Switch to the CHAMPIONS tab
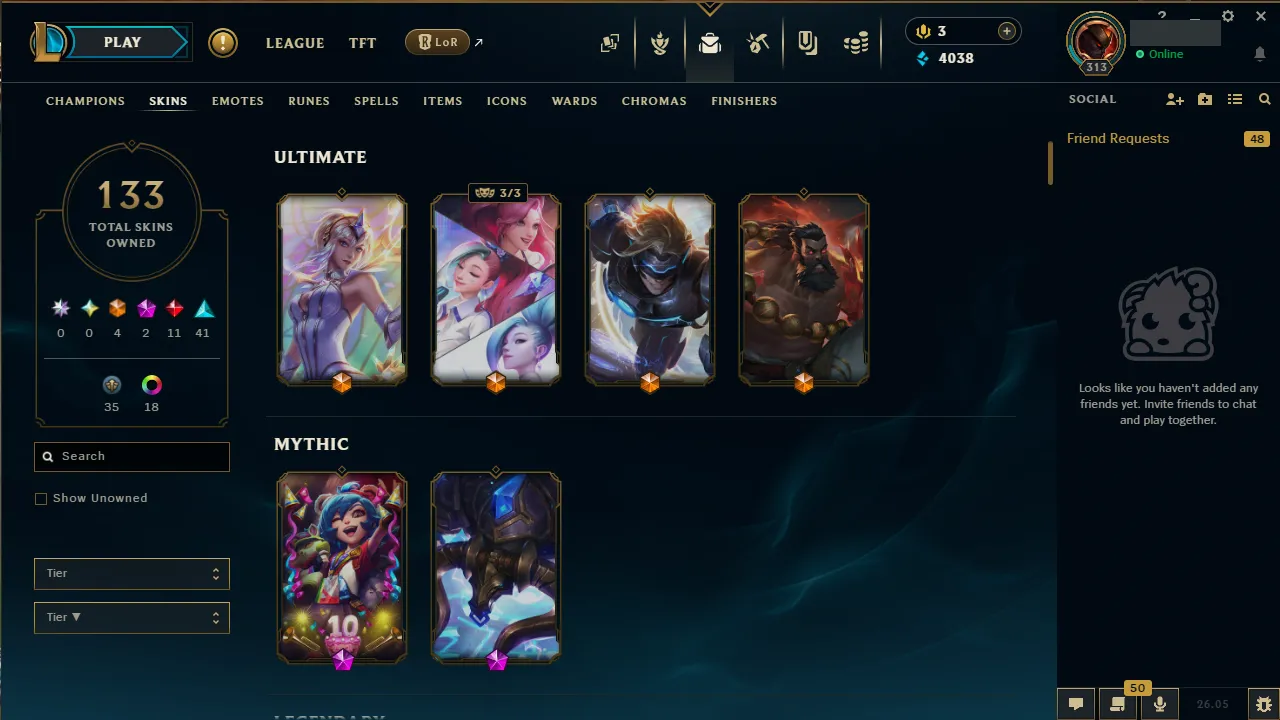This screenshot has width=1280, height=720. [x=85, y=101]
